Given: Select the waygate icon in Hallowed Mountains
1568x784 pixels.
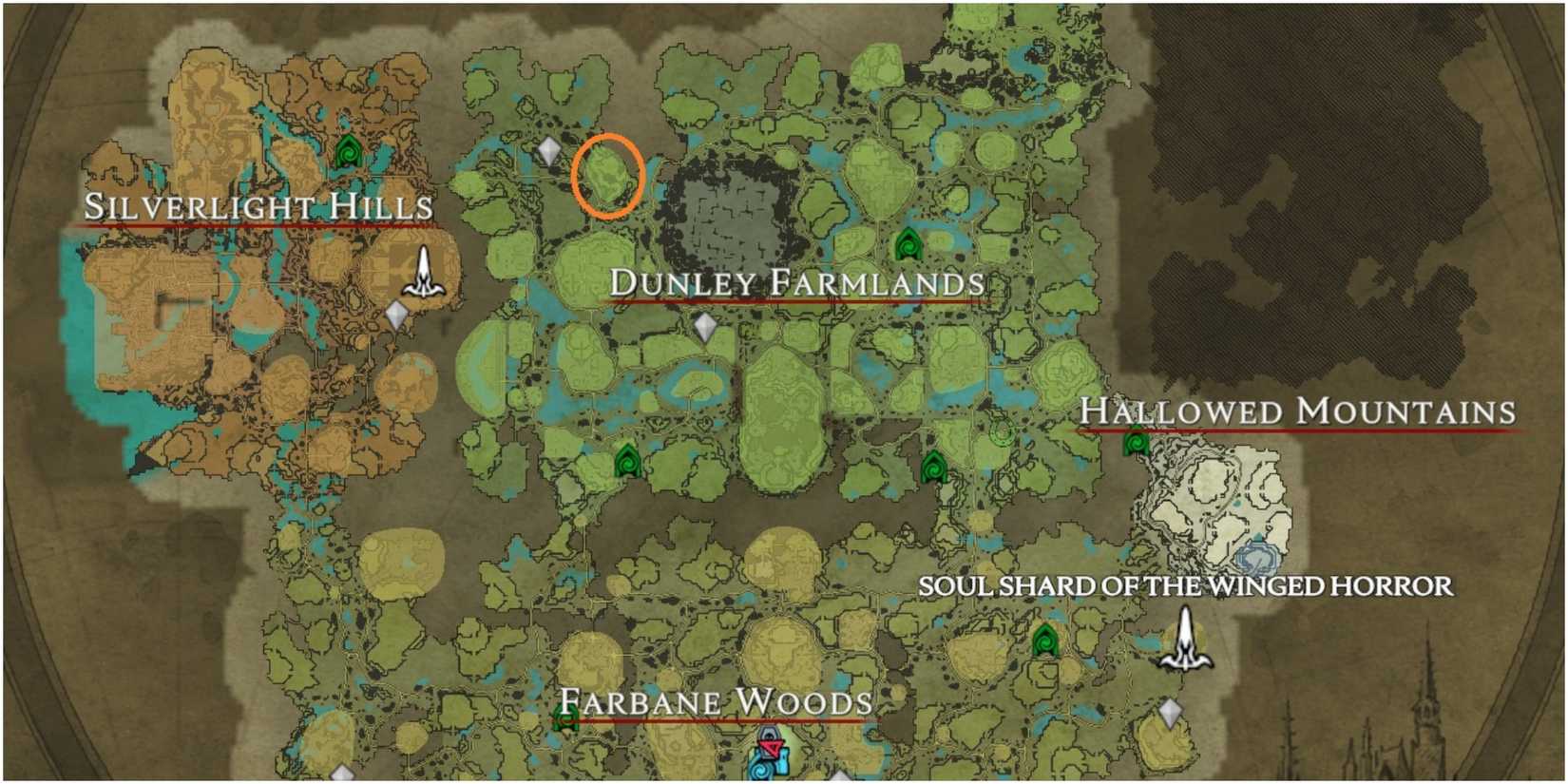Looking at the screenshot, I should [1137, 443].
